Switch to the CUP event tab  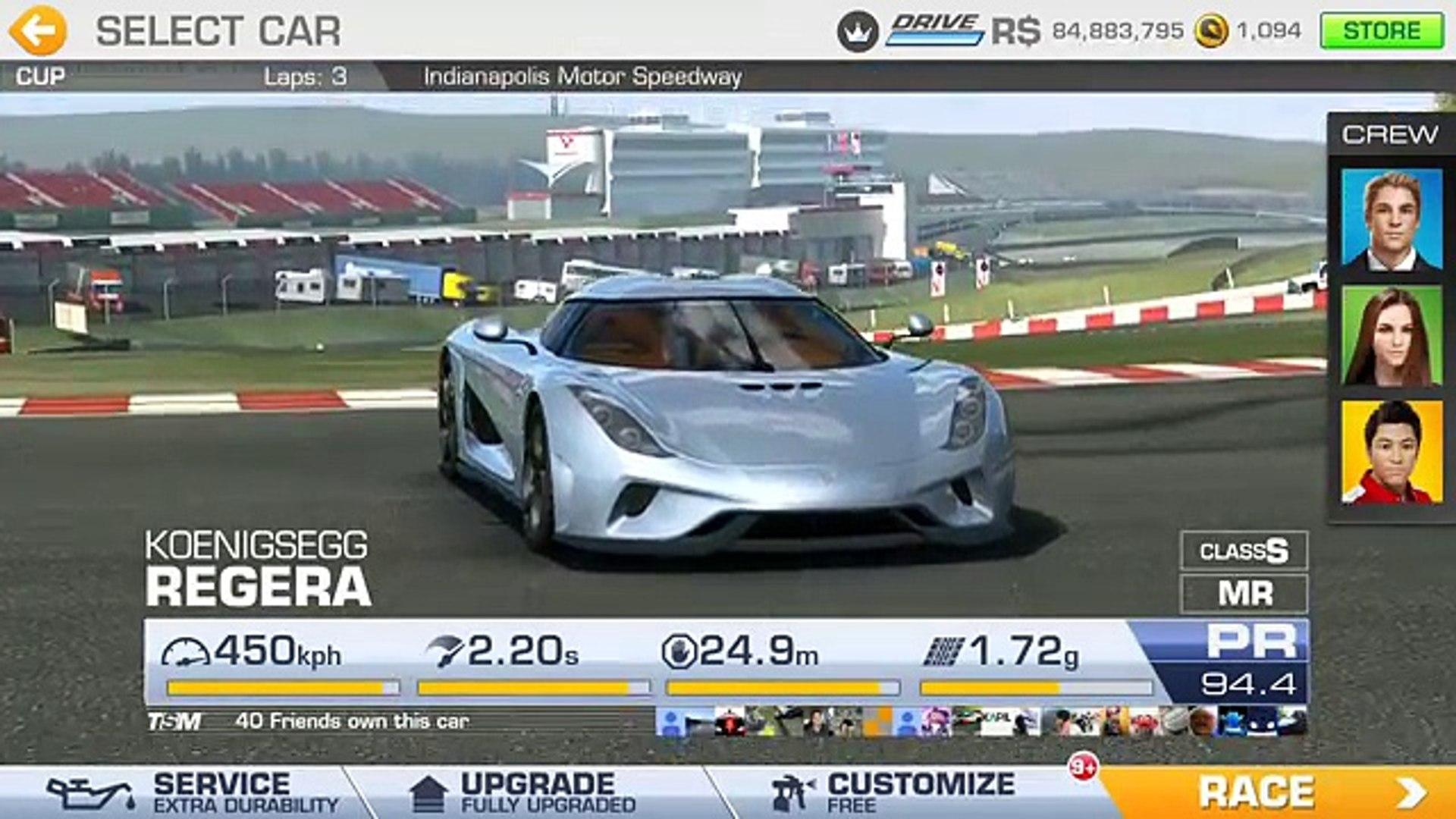(42, 75)
